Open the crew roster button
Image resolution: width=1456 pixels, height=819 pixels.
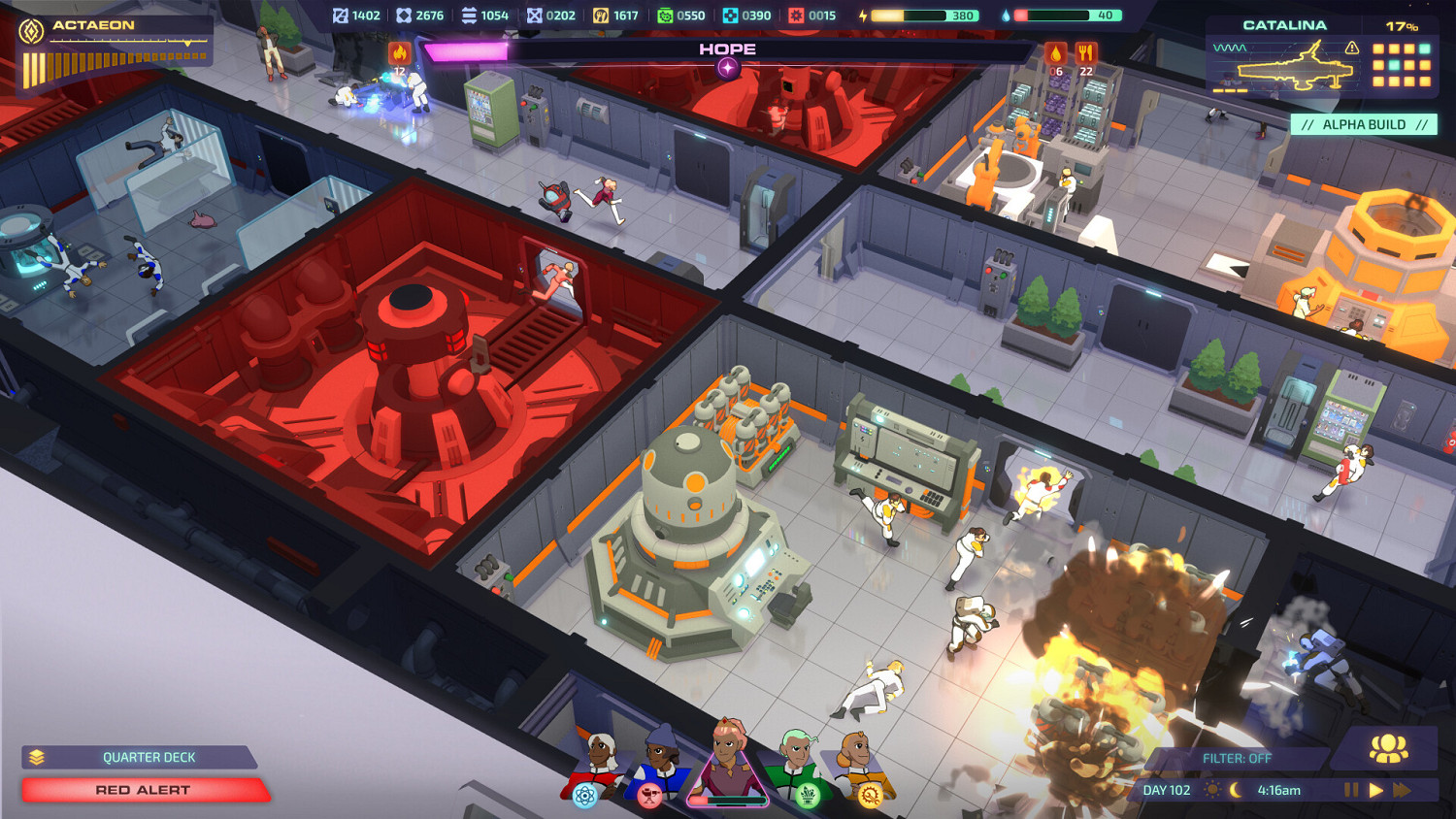click(1388, 748)
